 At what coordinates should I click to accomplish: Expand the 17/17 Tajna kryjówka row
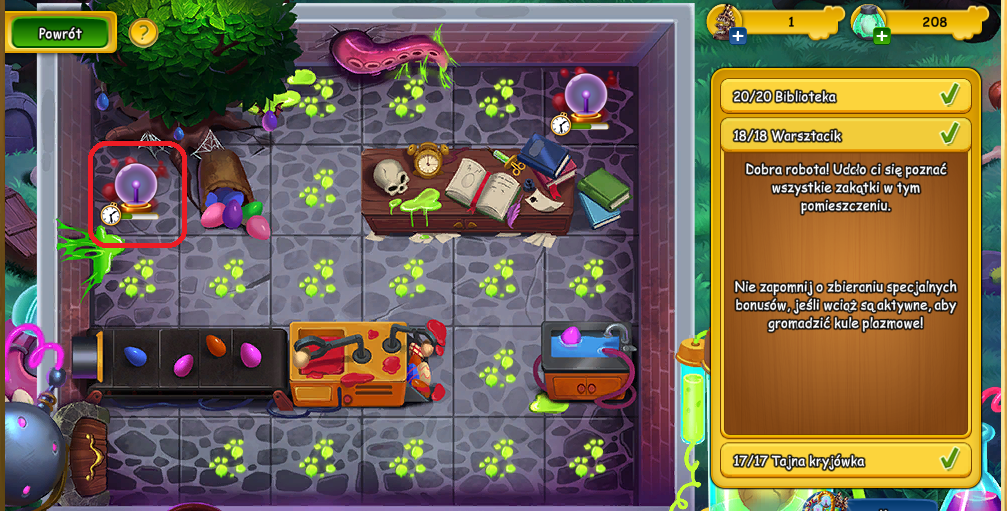tap(845, 461)
